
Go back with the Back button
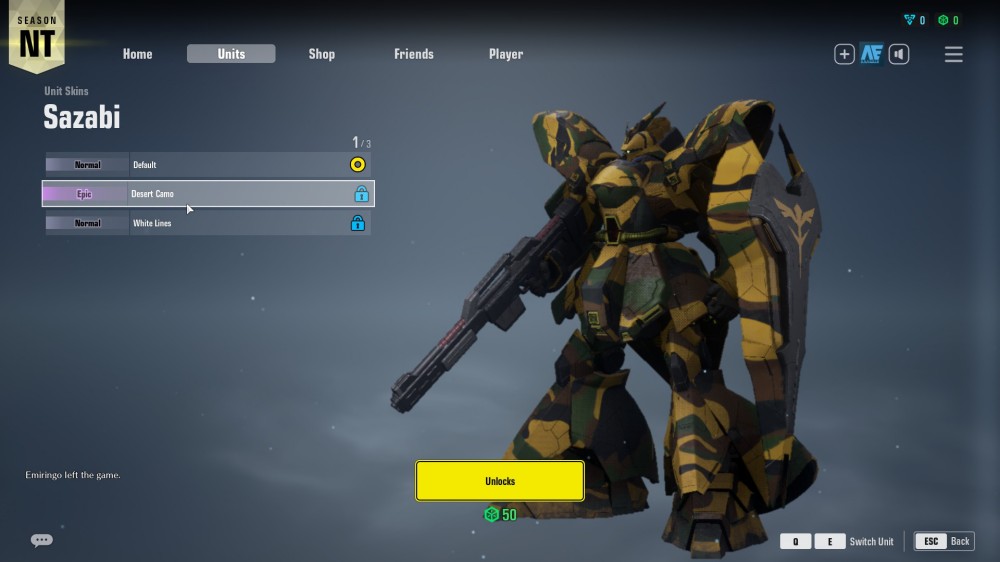(944, 541)
